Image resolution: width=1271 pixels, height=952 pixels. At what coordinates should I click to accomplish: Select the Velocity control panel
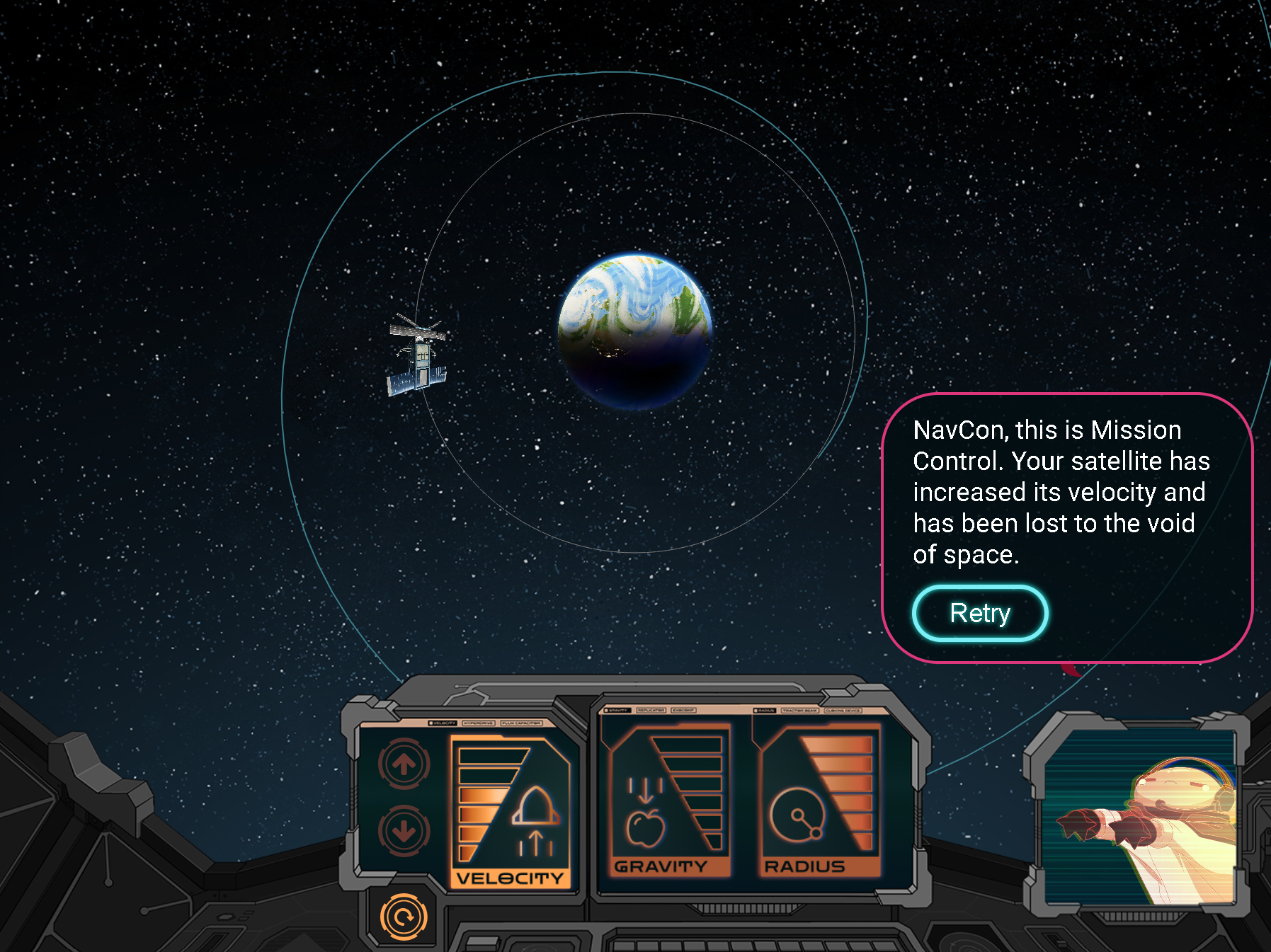coord(510,812)
